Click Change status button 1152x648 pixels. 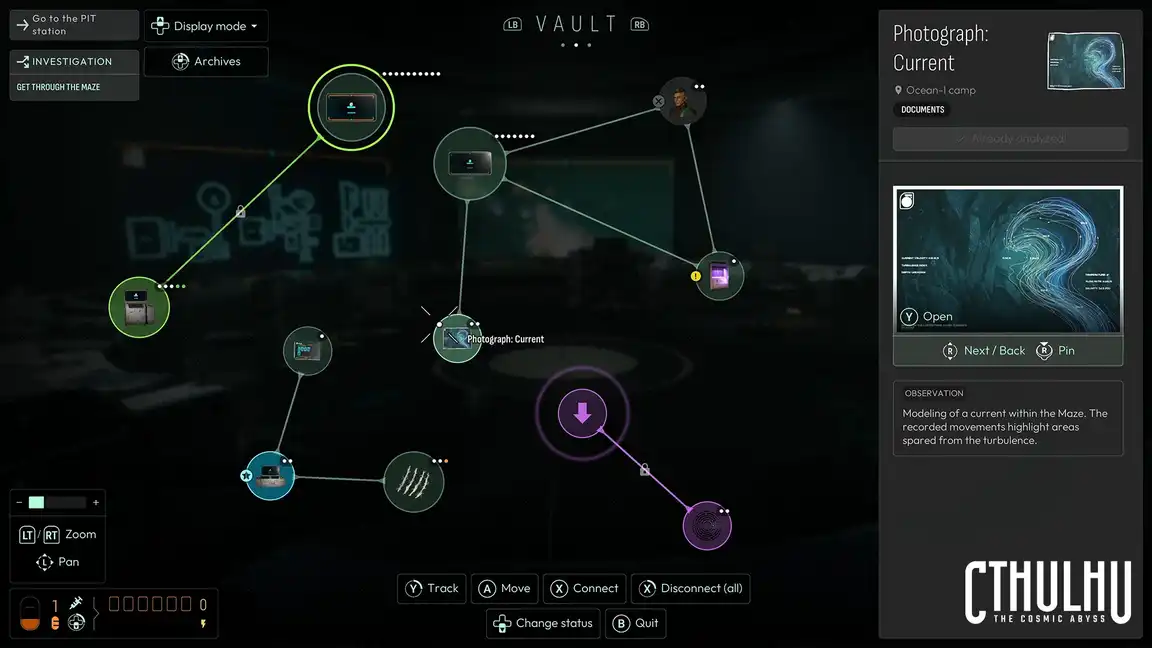pos(544,623)
